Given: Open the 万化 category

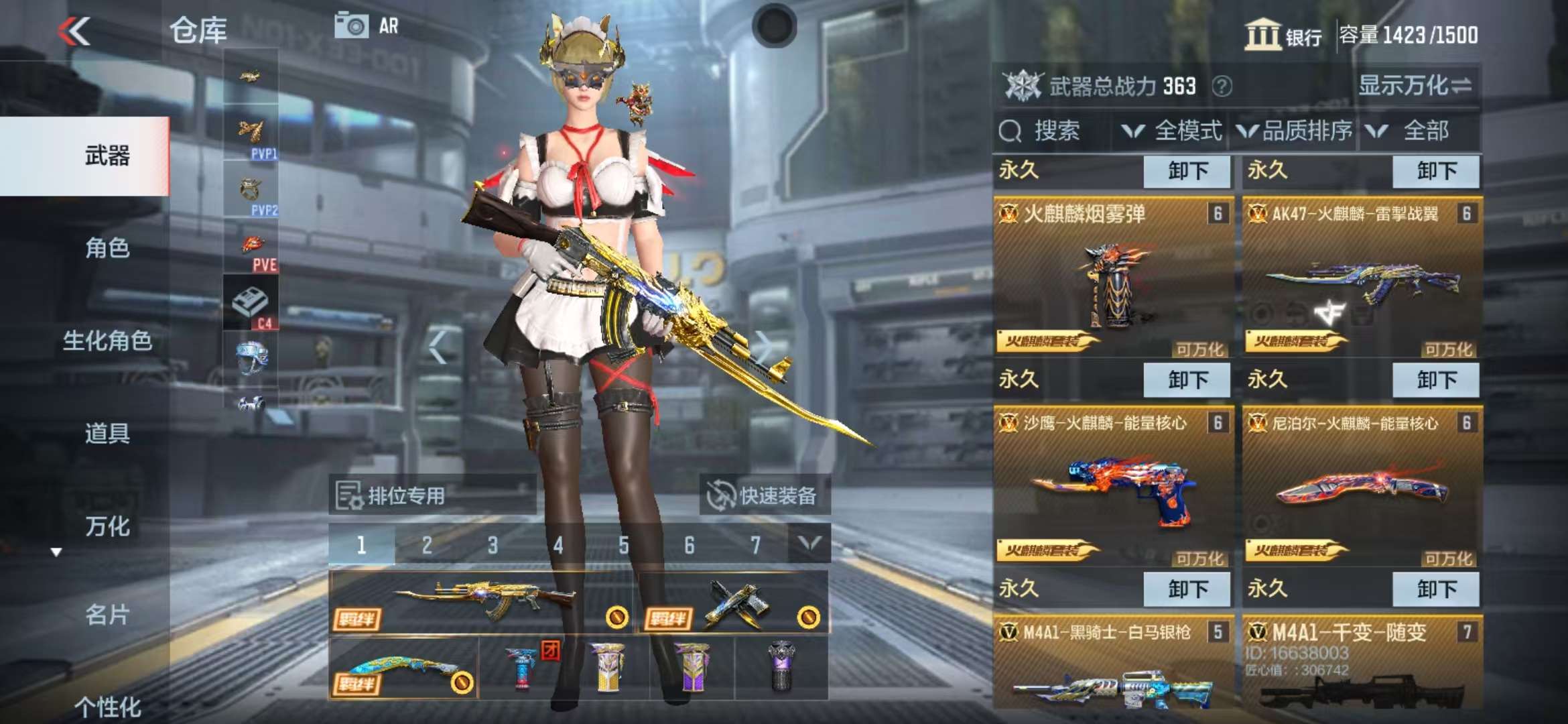Looking at the screenshot, I should click(x=107, y=526).
